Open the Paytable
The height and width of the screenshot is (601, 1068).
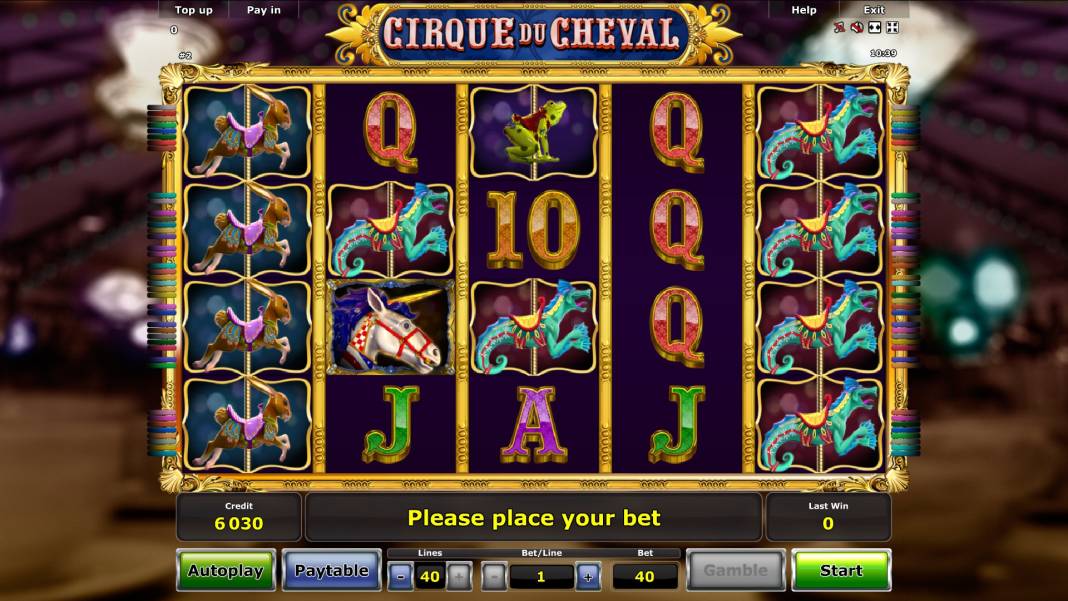pyautogui.click(x=331, y=570)
